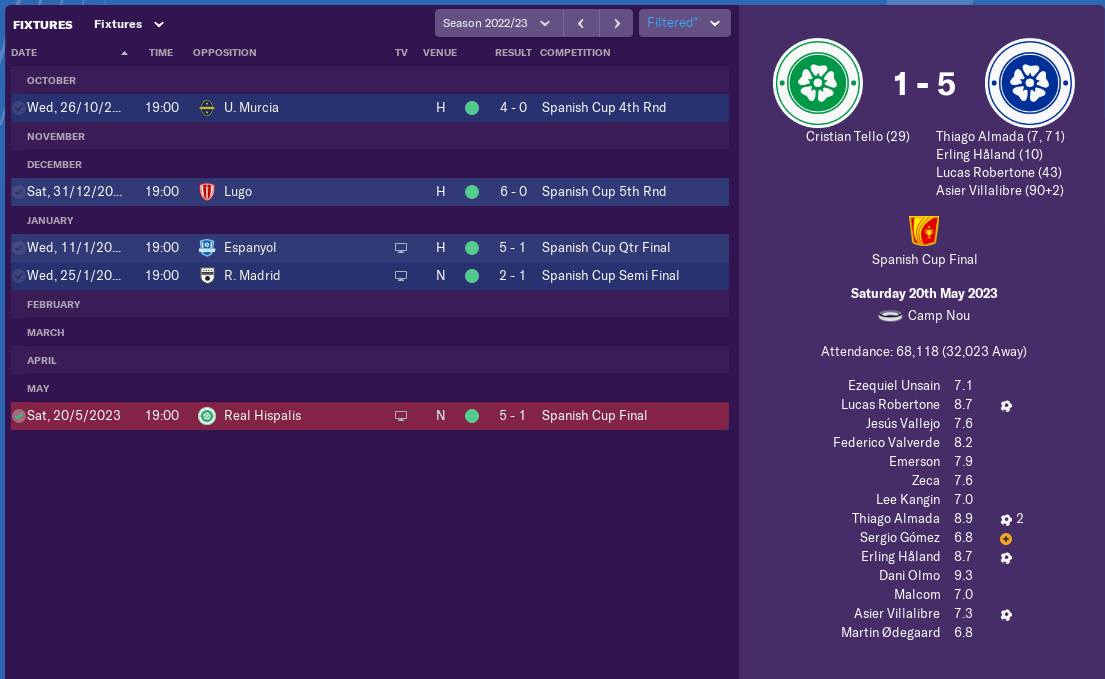
Task: Open the Filtered options dropdown
Action: click(684, 23)
